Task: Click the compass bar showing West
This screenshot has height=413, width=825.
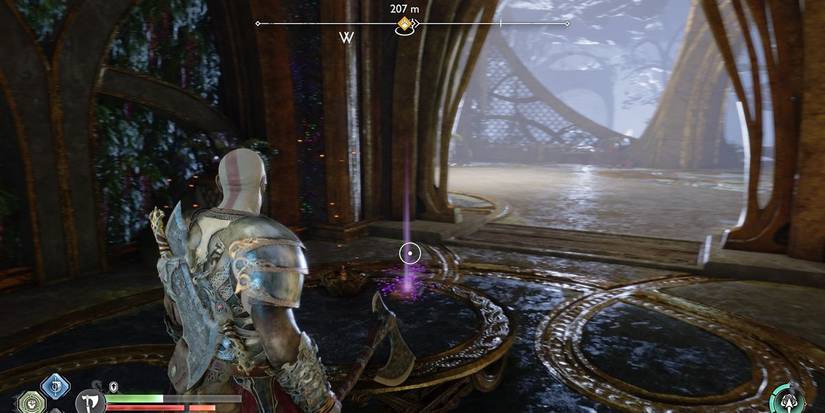Action: (x=348, y=38)
